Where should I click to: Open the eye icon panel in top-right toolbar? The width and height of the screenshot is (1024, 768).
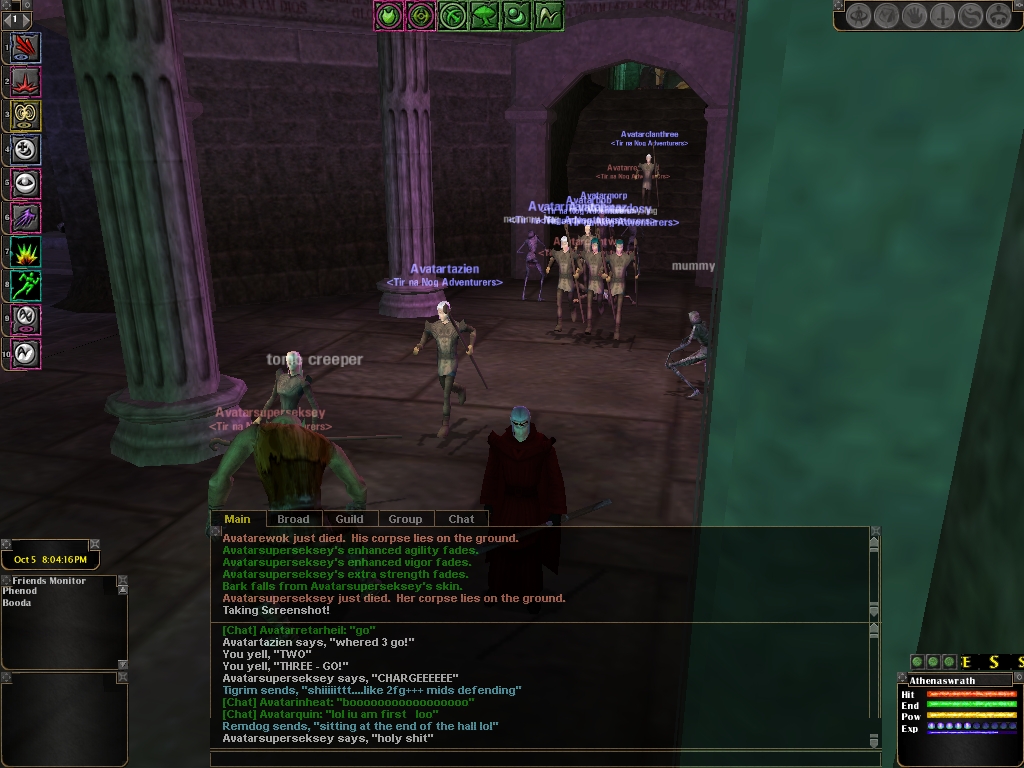pyautogui.click(x=859, y=15)
